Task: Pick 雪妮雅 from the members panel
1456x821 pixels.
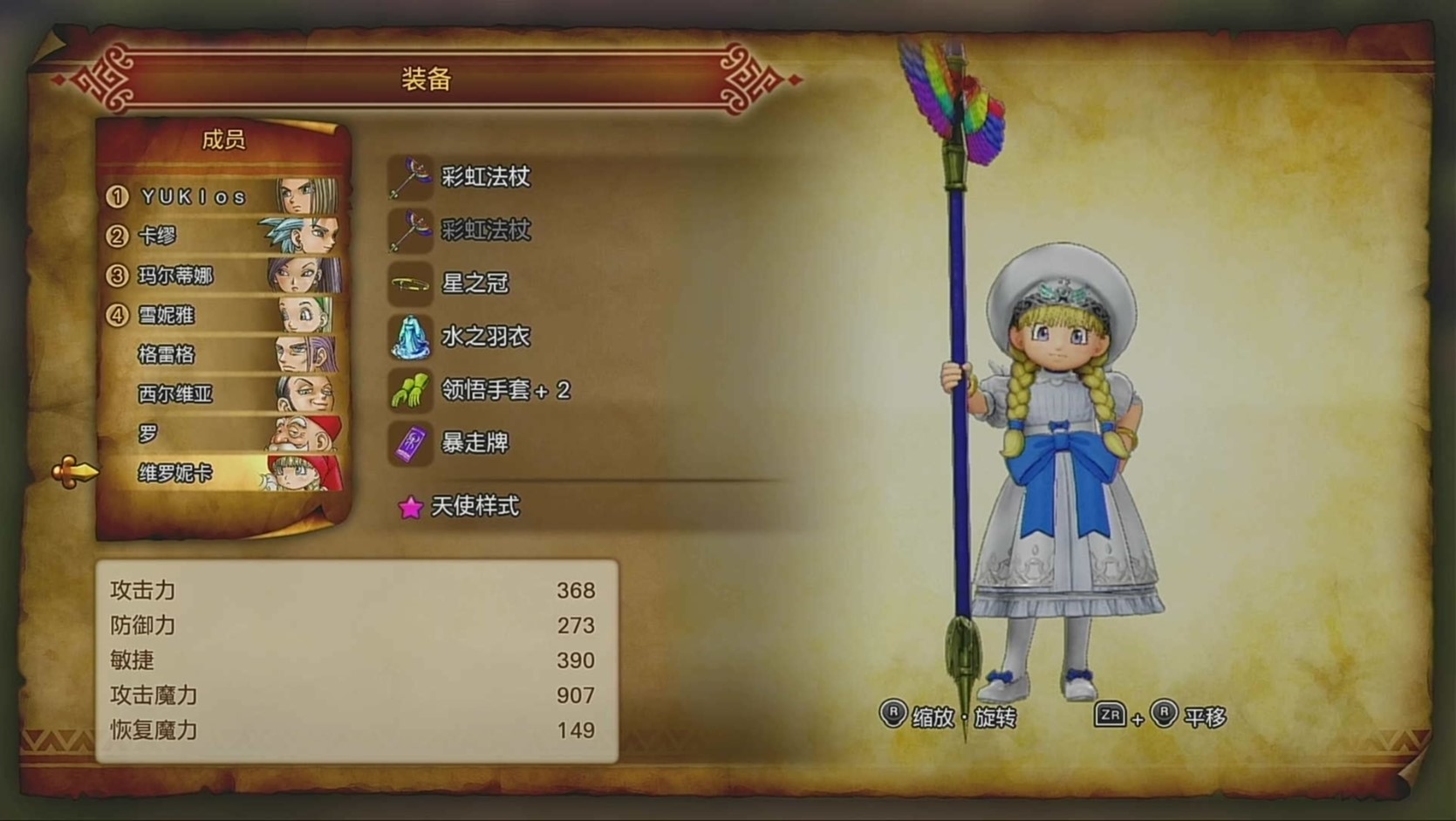Action: 222,315
